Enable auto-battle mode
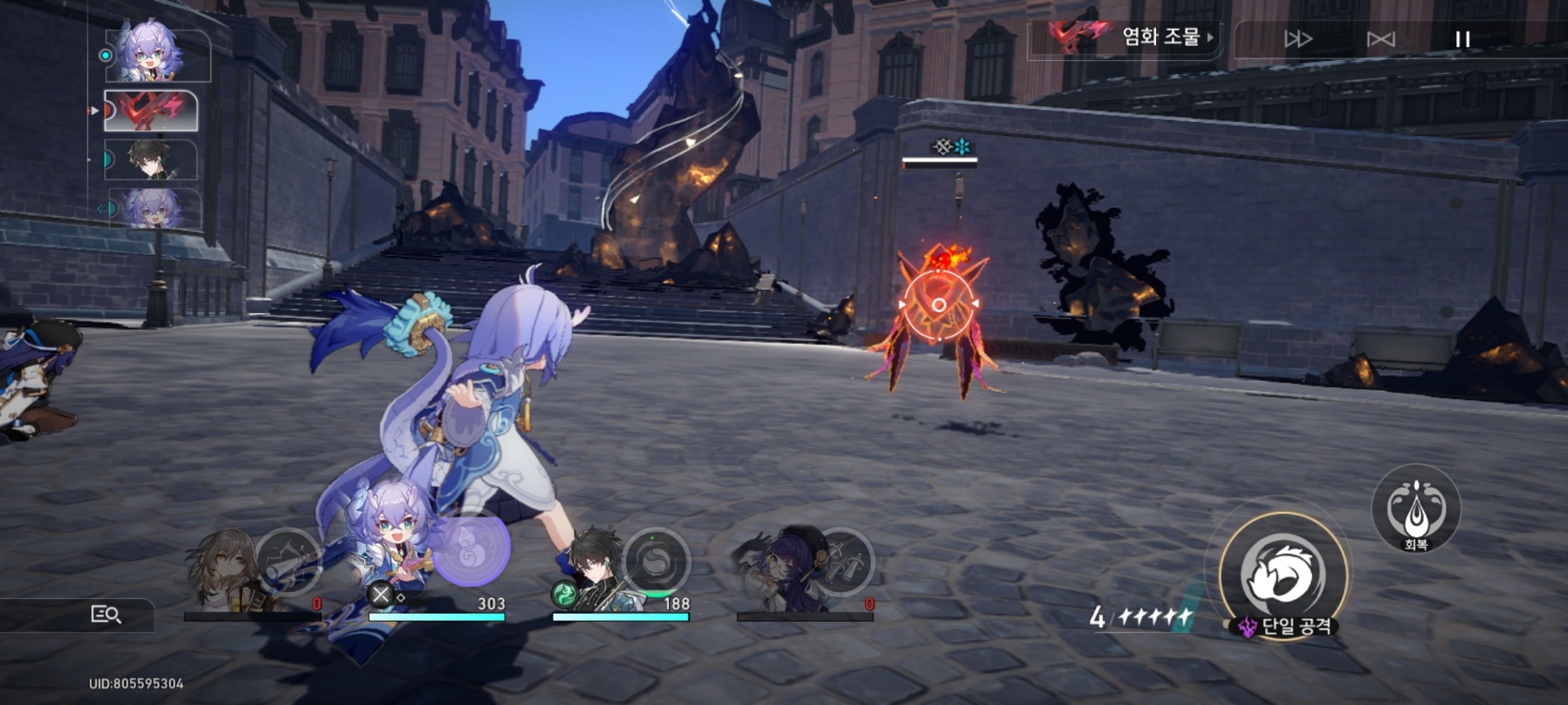Viewport: 1568px width, 705px height. 1380,39
